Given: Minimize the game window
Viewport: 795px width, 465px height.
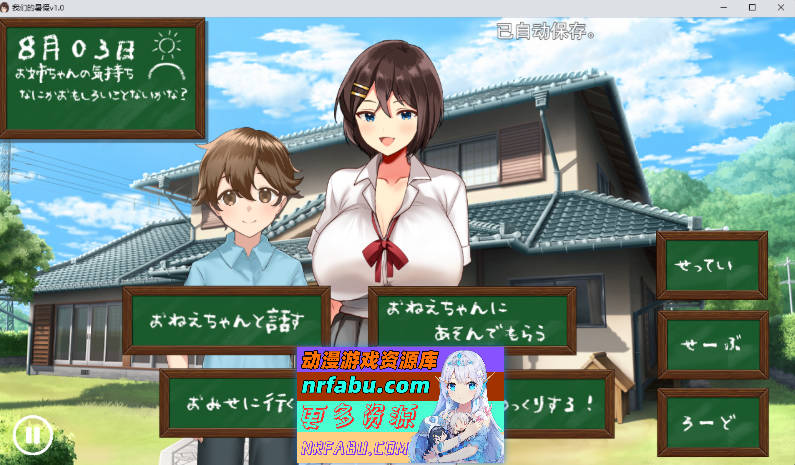Looking at the screenshot, I should pyautogui.click(x=723, y=7).
